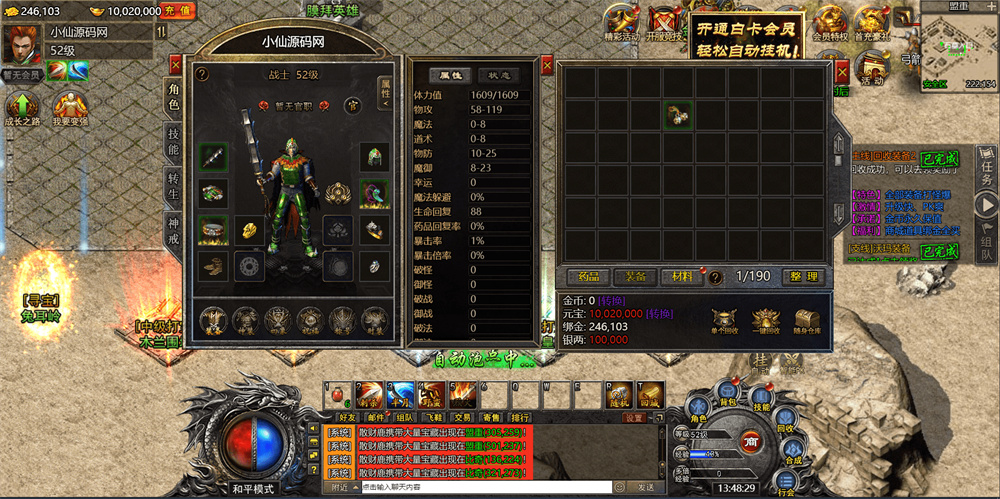
Task: Click the chat input field
Action: click(480, 487)
